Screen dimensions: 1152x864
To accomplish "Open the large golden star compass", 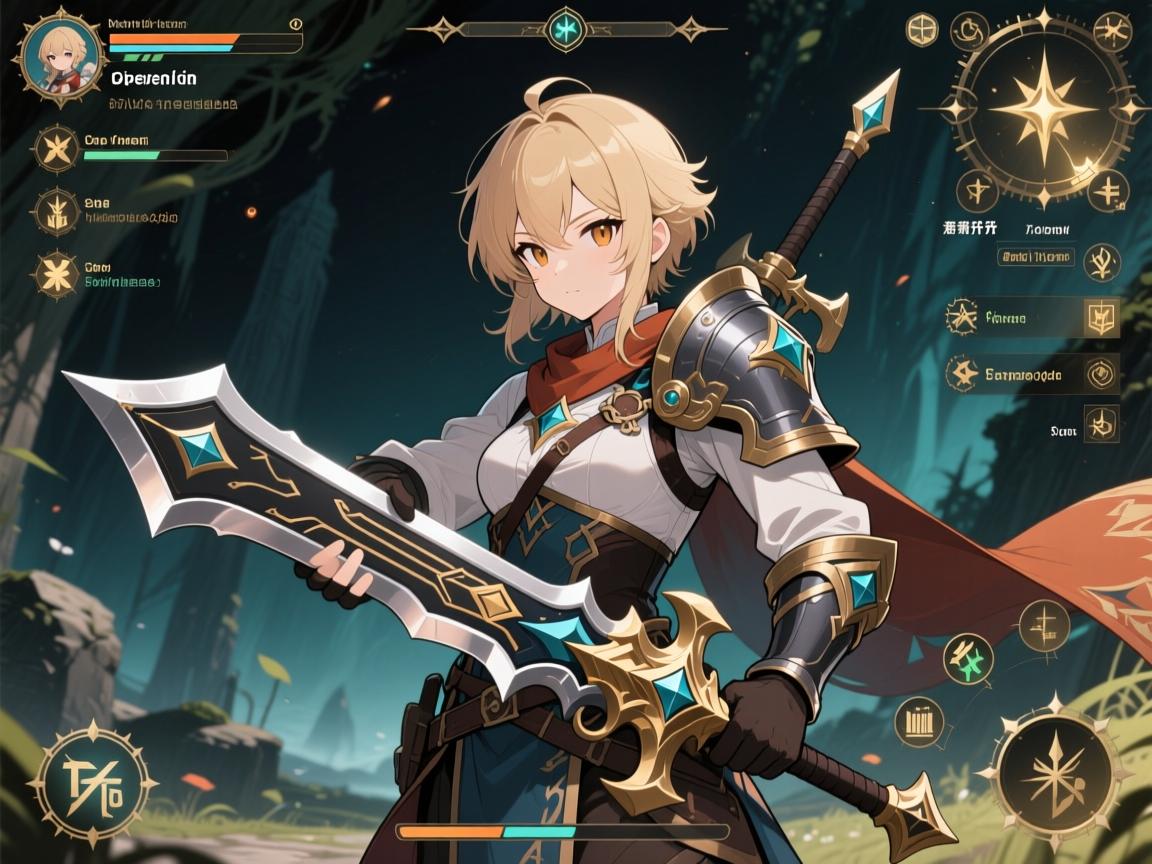I will 1042,110.
